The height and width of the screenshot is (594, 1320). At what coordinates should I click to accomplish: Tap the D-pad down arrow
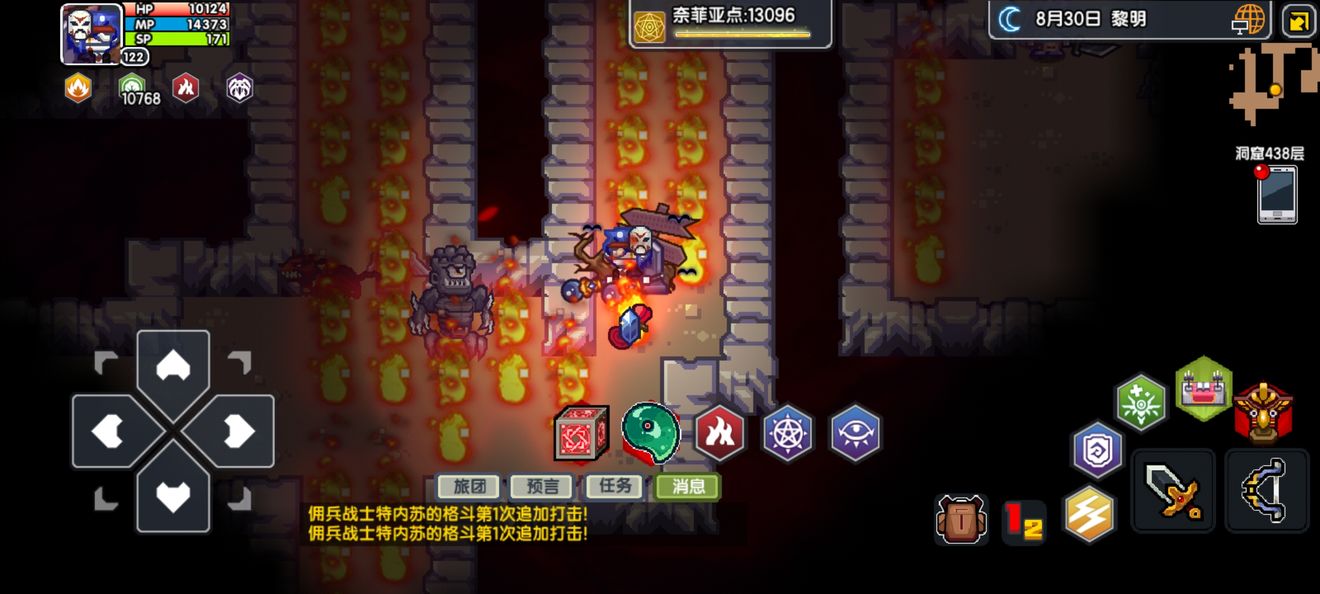(x=173, y=496)
